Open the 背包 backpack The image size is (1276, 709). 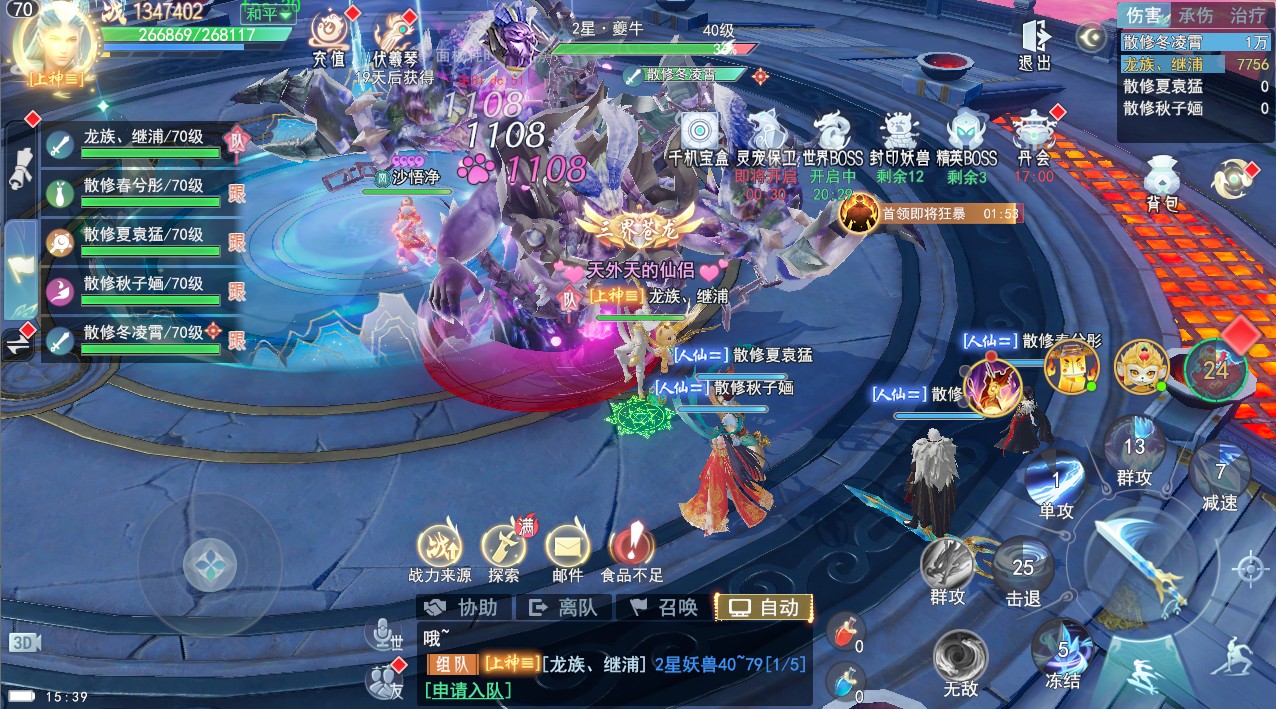pyautogui.click(x=1162, y=184)
